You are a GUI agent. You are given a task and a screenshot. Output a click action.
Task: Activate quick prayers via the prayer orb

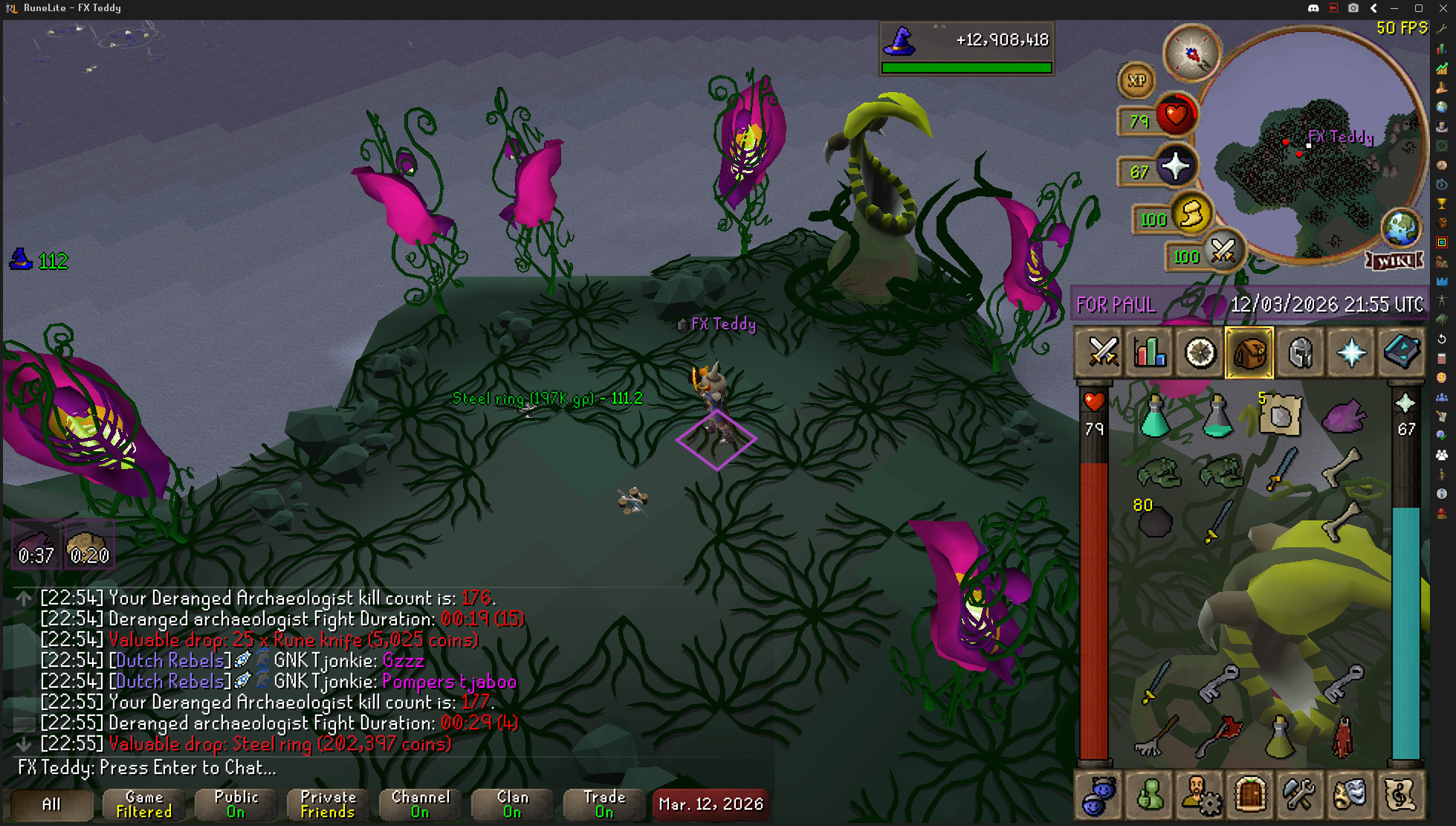click(1175, 167)
